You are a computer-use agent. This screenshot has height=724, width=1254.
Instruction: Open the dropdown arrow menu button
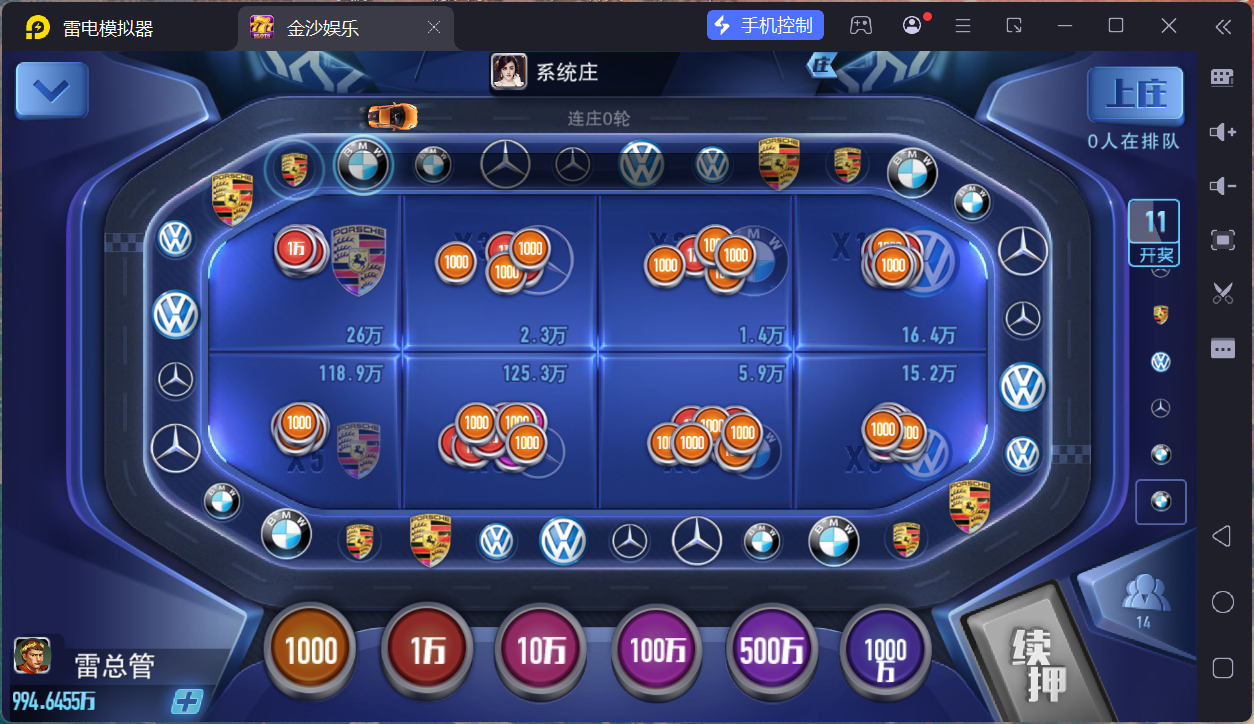pos(52,91)
